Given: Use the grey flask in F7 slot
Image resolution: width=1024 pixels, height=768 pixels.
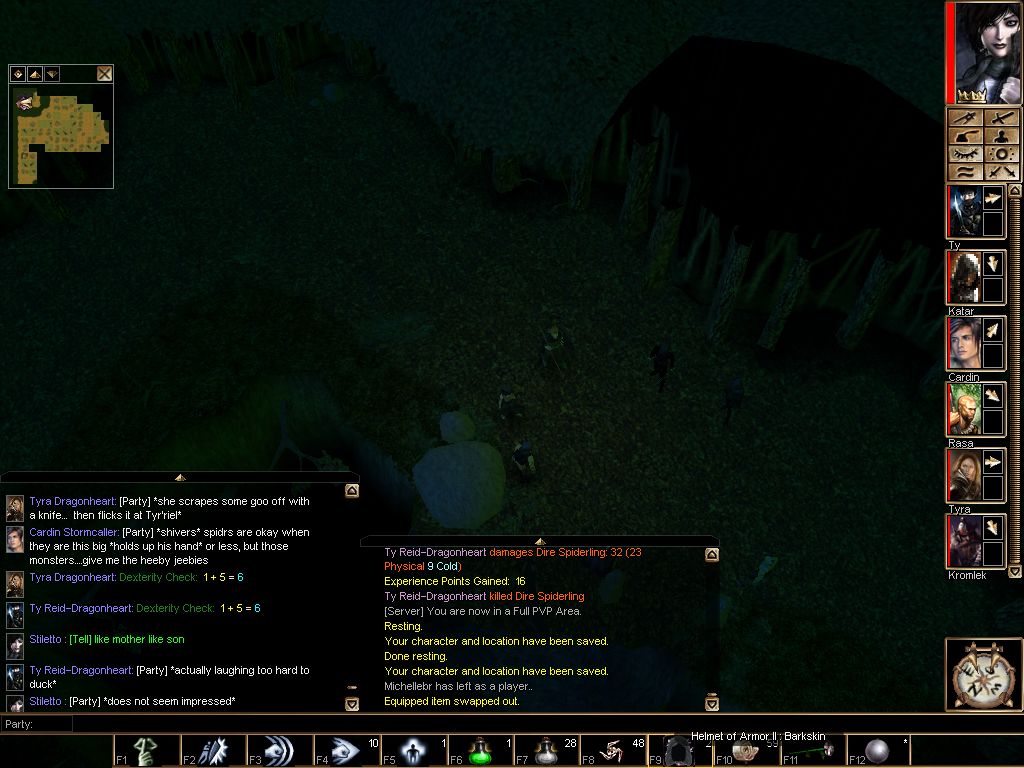Looking at the screenshot, I should tap(546, 751).
